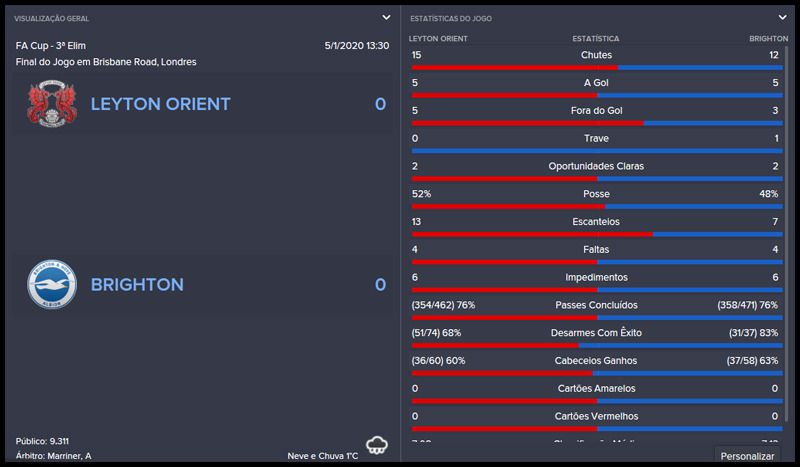Open referee Marriner, A profile
The height and width of the screenshot is (467, 800).
(x=70, y=456)
